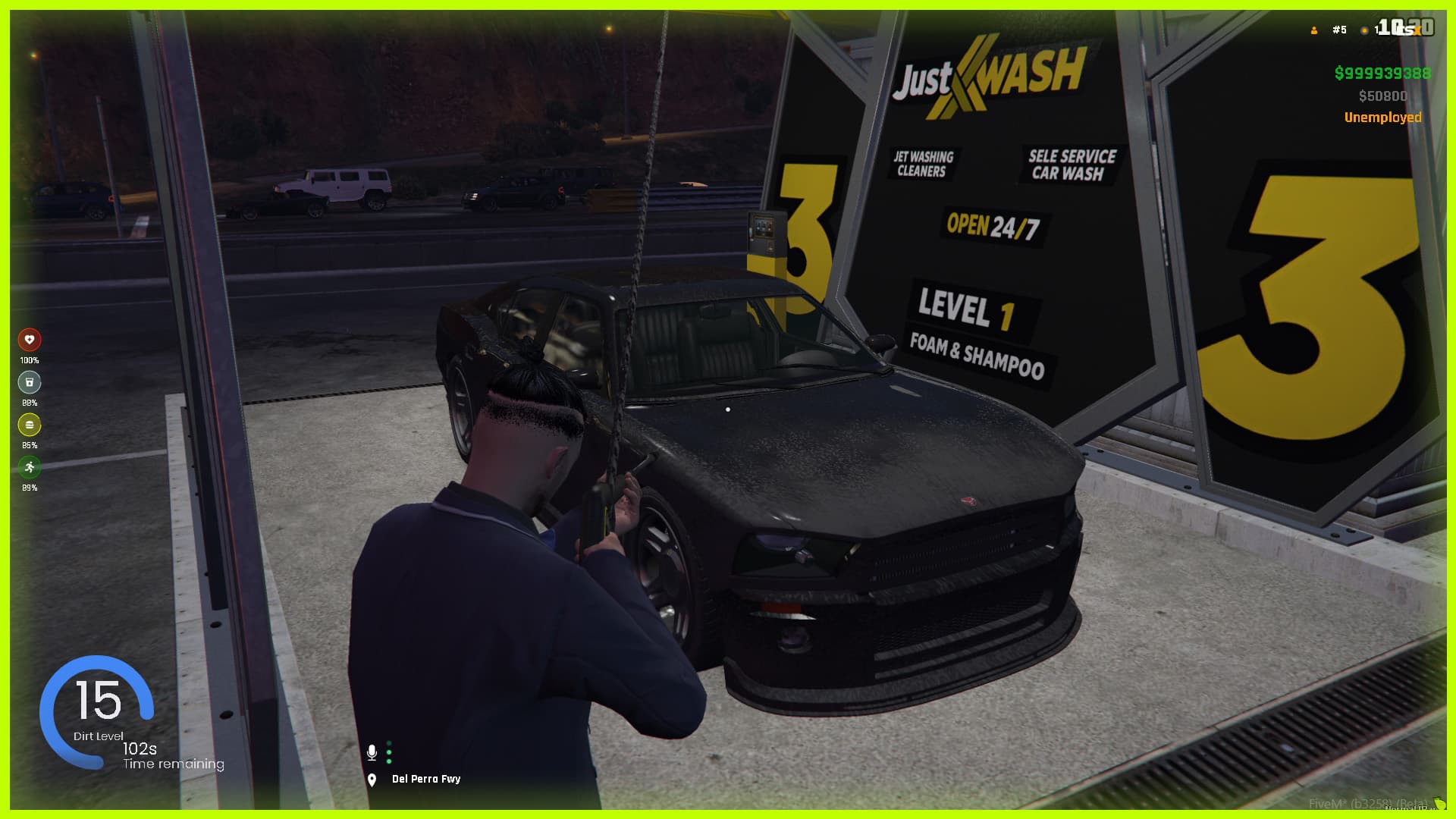Click the red heart health icon
Image resolution: width=1456 pixels, height=819 pixels.
tap(30, 340)
